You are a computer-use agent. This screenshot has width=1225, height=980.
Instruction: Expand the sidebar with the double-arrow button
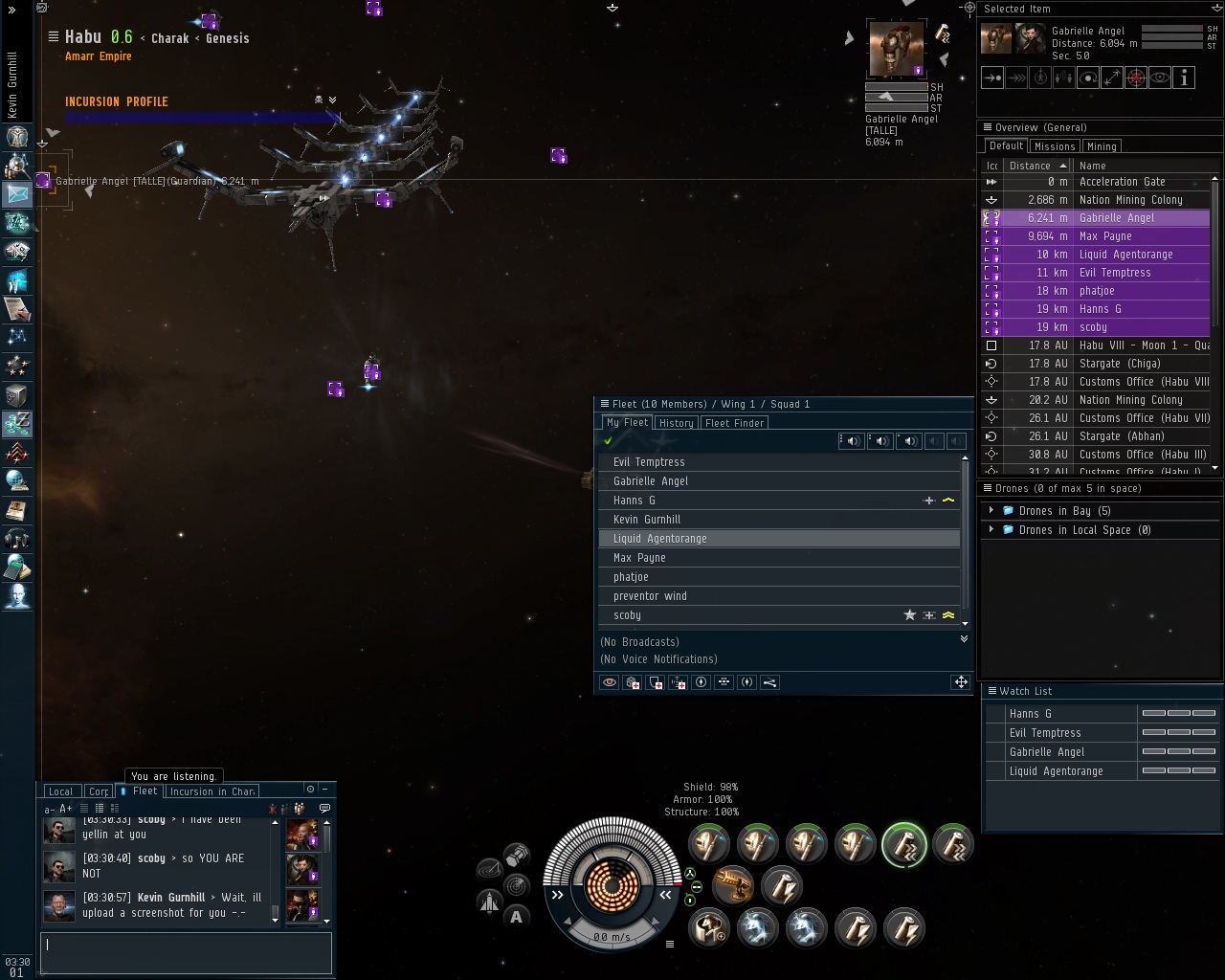pyautogui.click(x=12, y=10)
